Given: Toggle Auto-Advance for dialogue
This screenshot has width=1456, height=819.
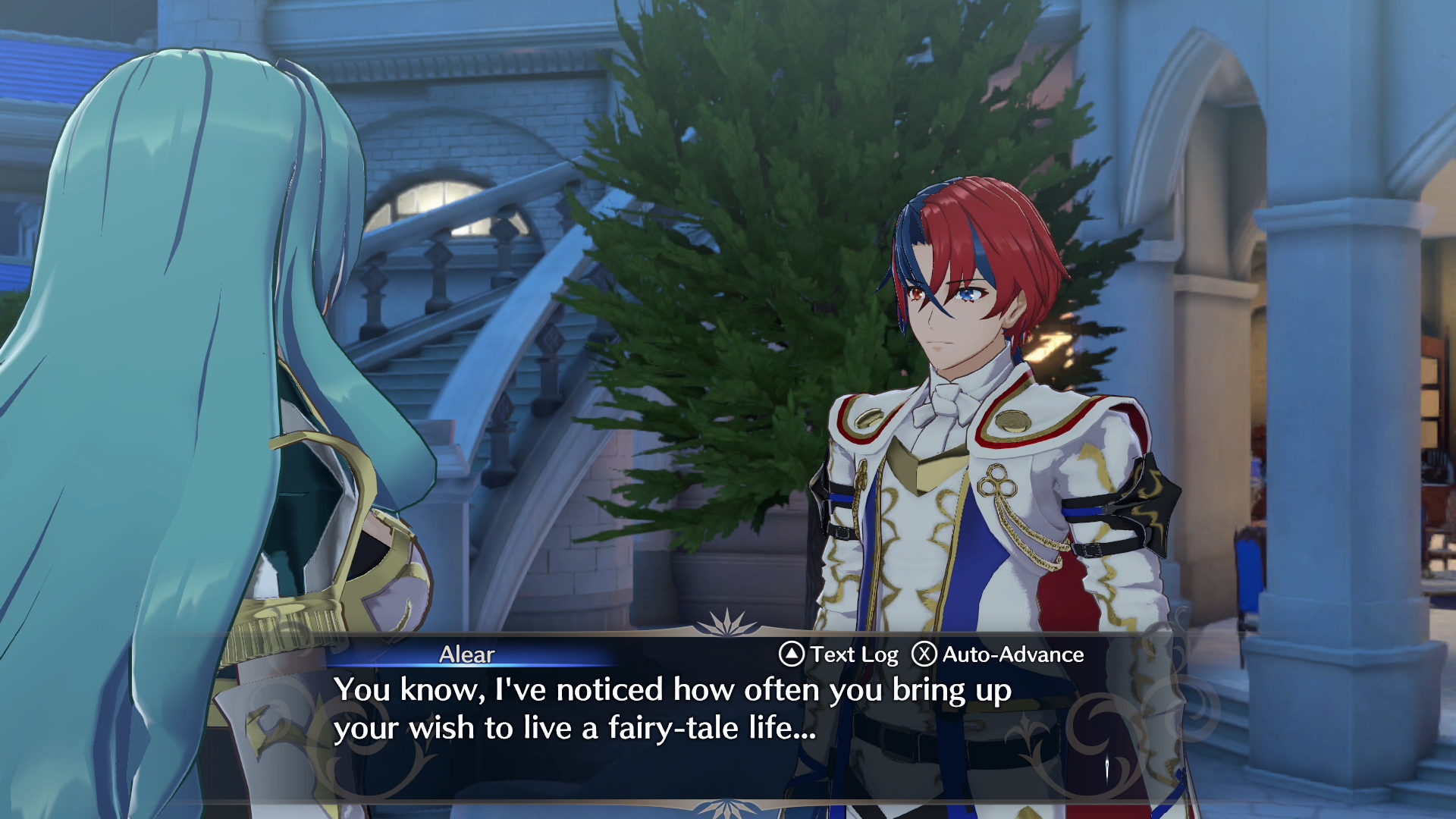Looking at the screenshot, I should coord(998,654).
